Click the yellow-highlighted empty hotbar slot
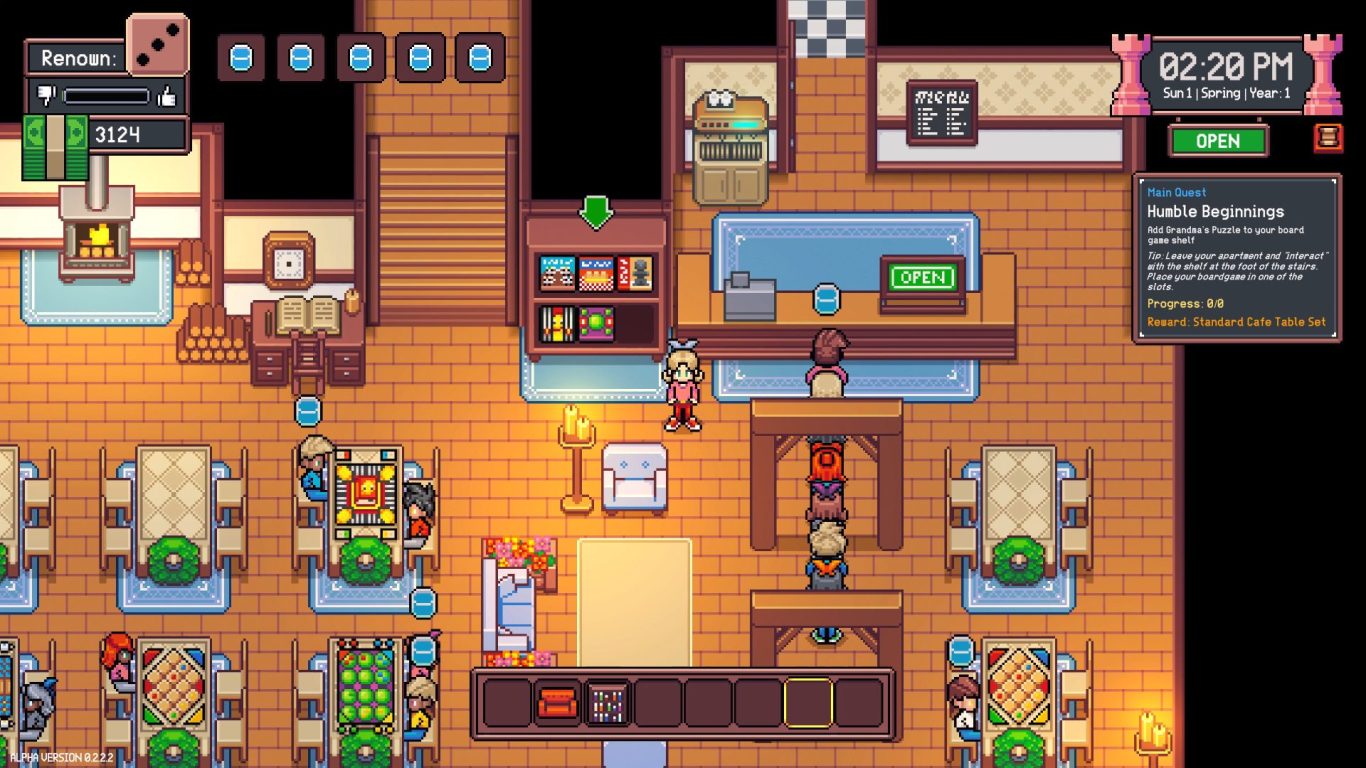The width and height of the screenshot is (1366, 768). tap(808, 703)
